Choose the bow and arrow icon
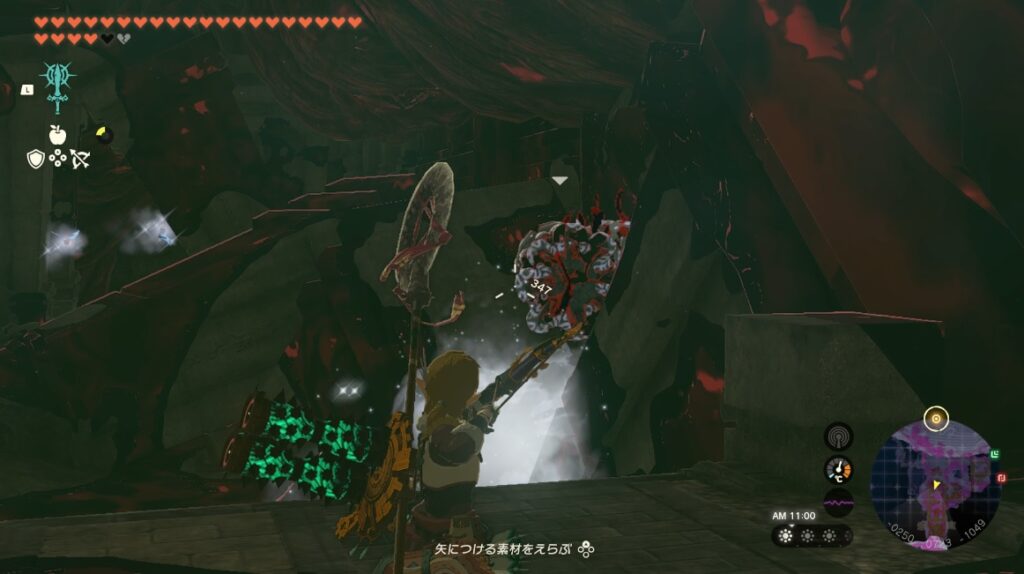Image resolution: width=1024 pixels, height=574 pixels. [80, 158]
